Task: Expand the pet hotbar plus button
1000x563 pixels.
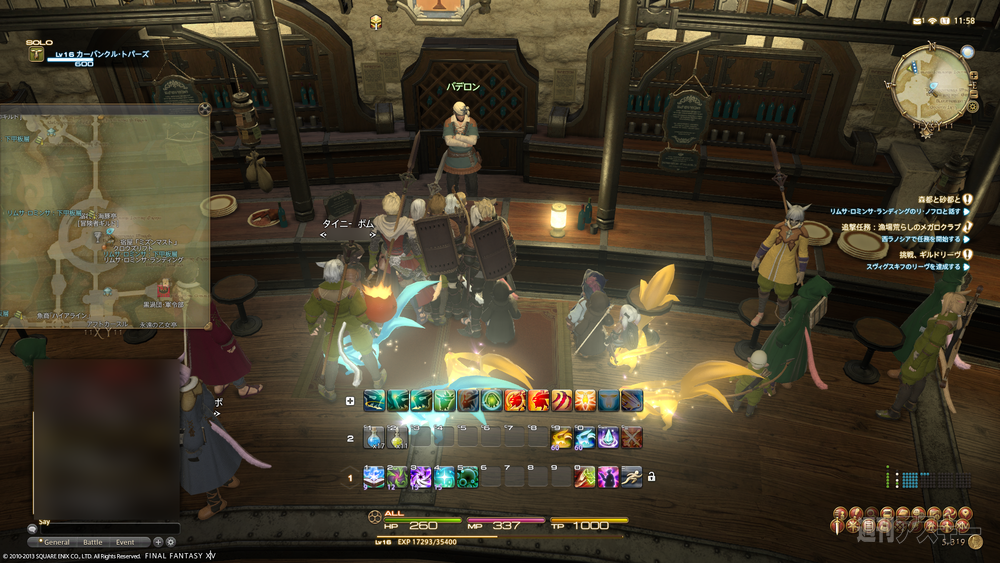Action: pyautogui.click(x=349, y=401)
